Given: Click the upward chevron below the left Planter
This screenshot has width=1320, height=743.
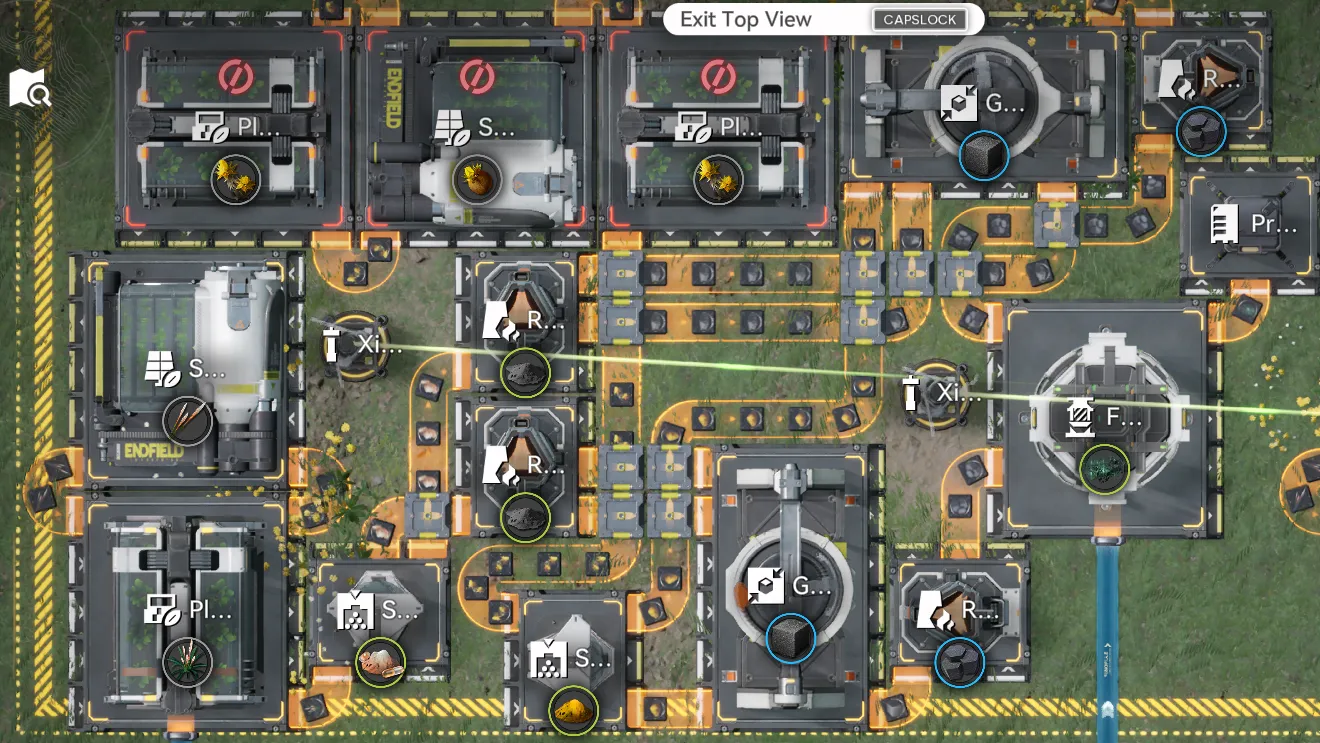Looking at the screenshot, I should click(428, 234).
